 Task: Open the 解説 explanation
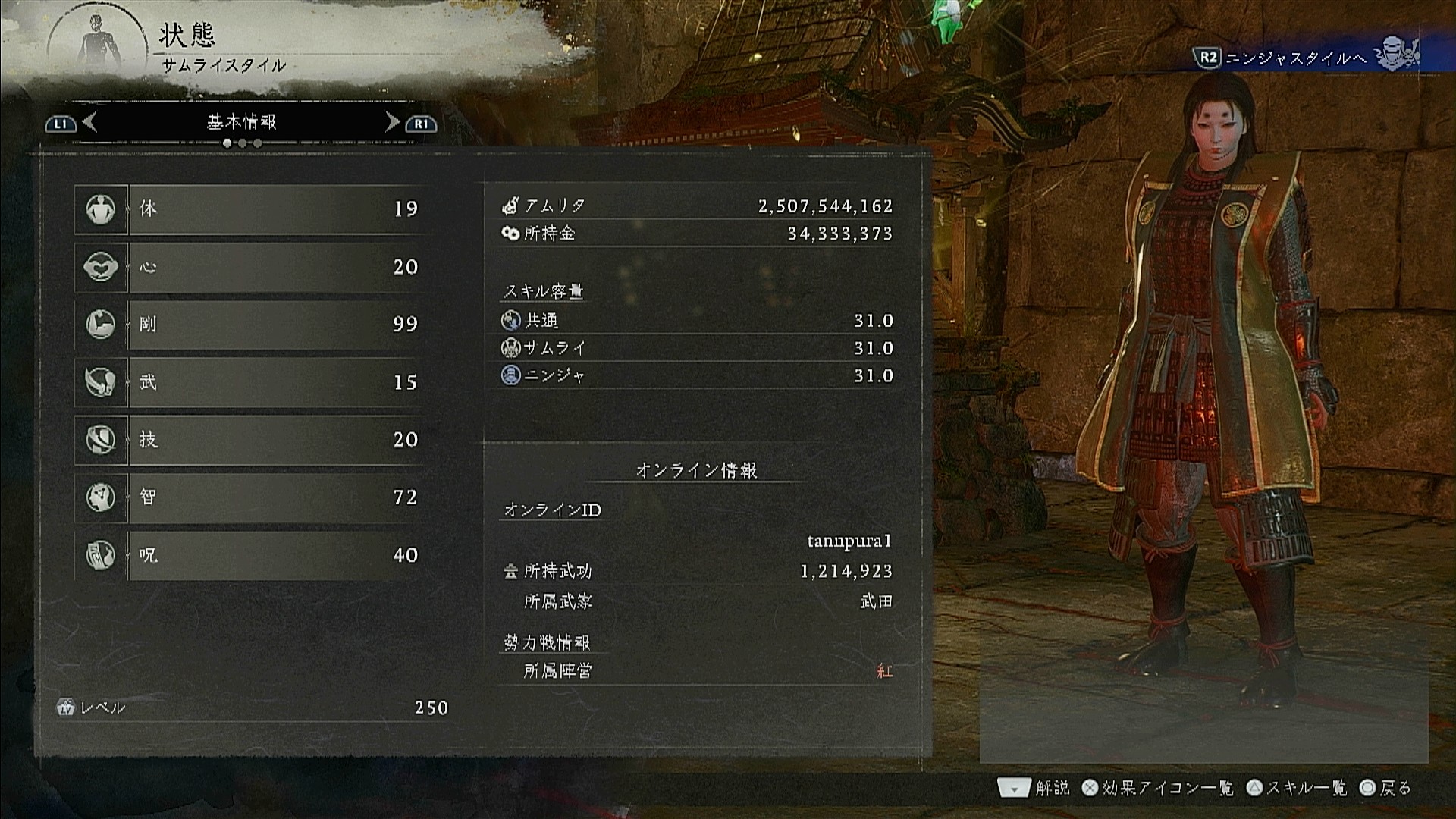click(x=1034, y=789)
